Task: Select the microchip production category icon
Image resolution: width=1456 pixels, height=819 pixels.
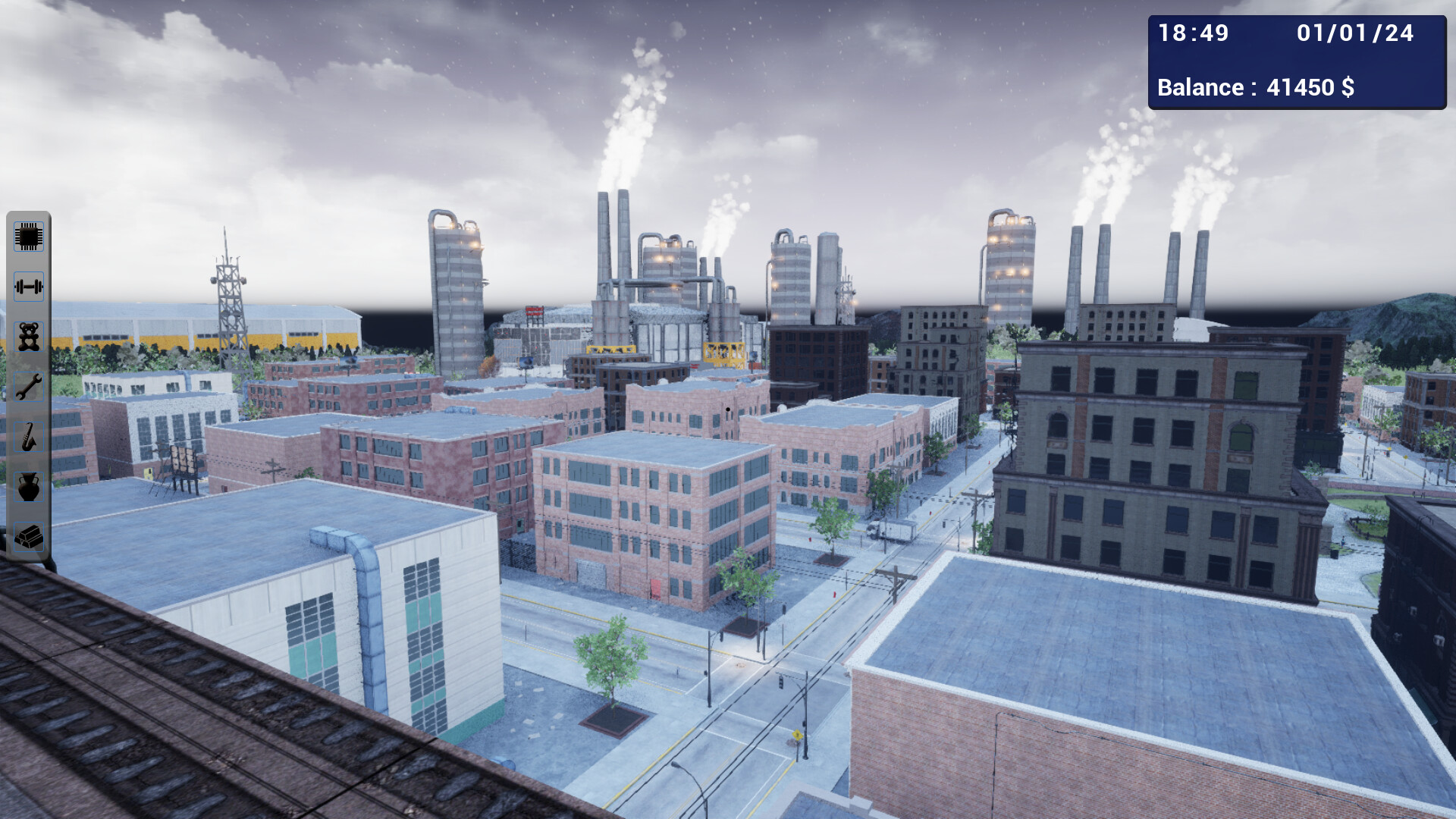Action: click(28, 237)
